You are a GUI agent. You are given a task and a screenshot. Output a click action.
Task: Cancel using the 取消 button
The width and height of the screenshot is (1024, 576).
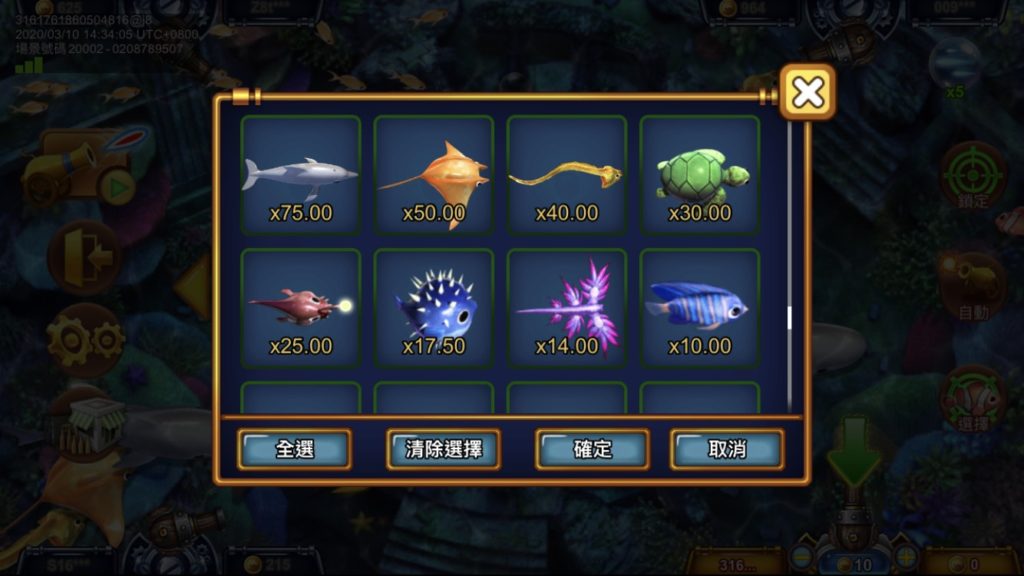pyautogui.click(x=727, y=449)
